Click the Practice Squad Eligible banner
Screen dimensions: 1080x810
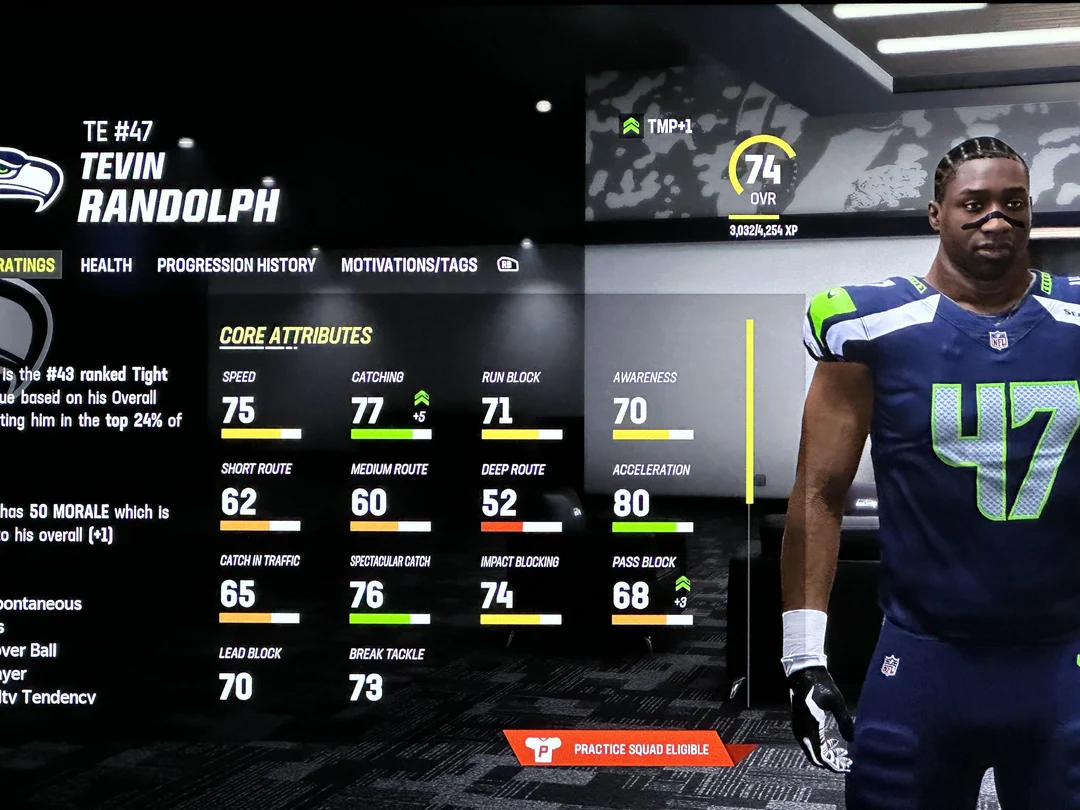(x=627, y=749)
